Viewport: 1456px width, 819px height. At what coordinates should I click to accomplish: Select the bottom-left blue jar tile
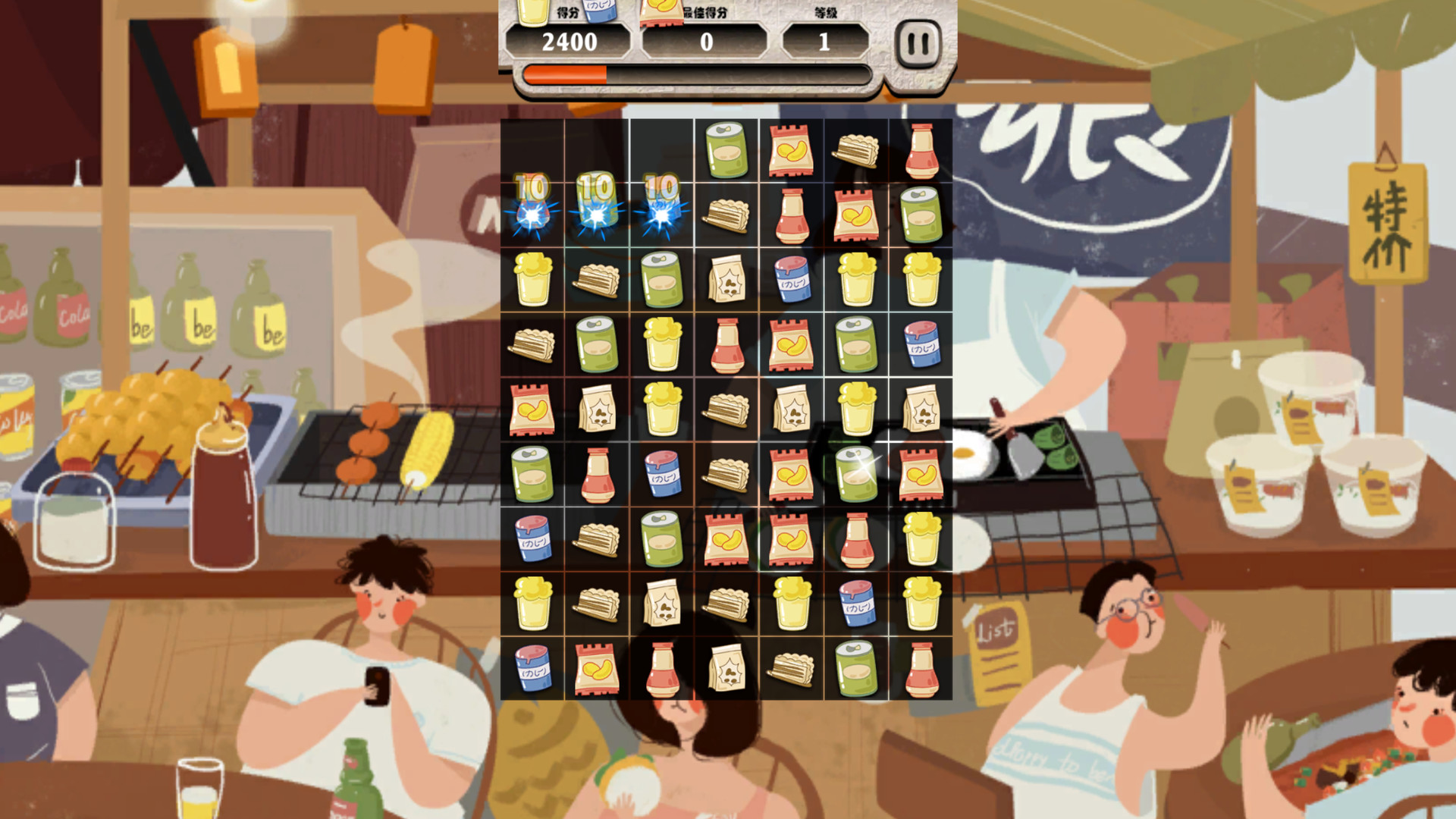pos(532,668)
